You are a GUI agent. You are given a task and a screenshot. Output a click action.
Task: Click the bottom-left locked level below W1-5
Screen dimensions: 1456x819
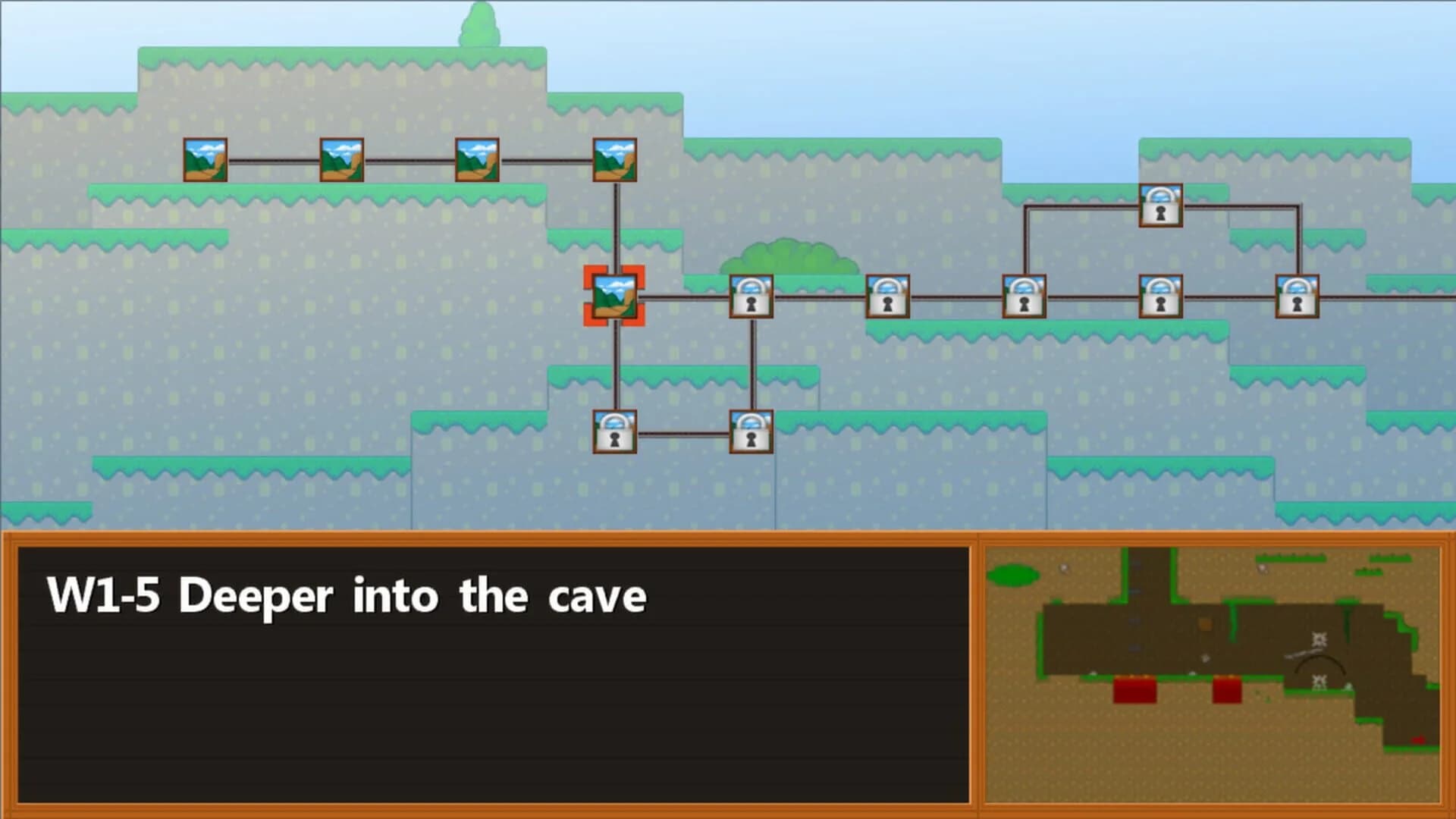[x=614, y=432]
